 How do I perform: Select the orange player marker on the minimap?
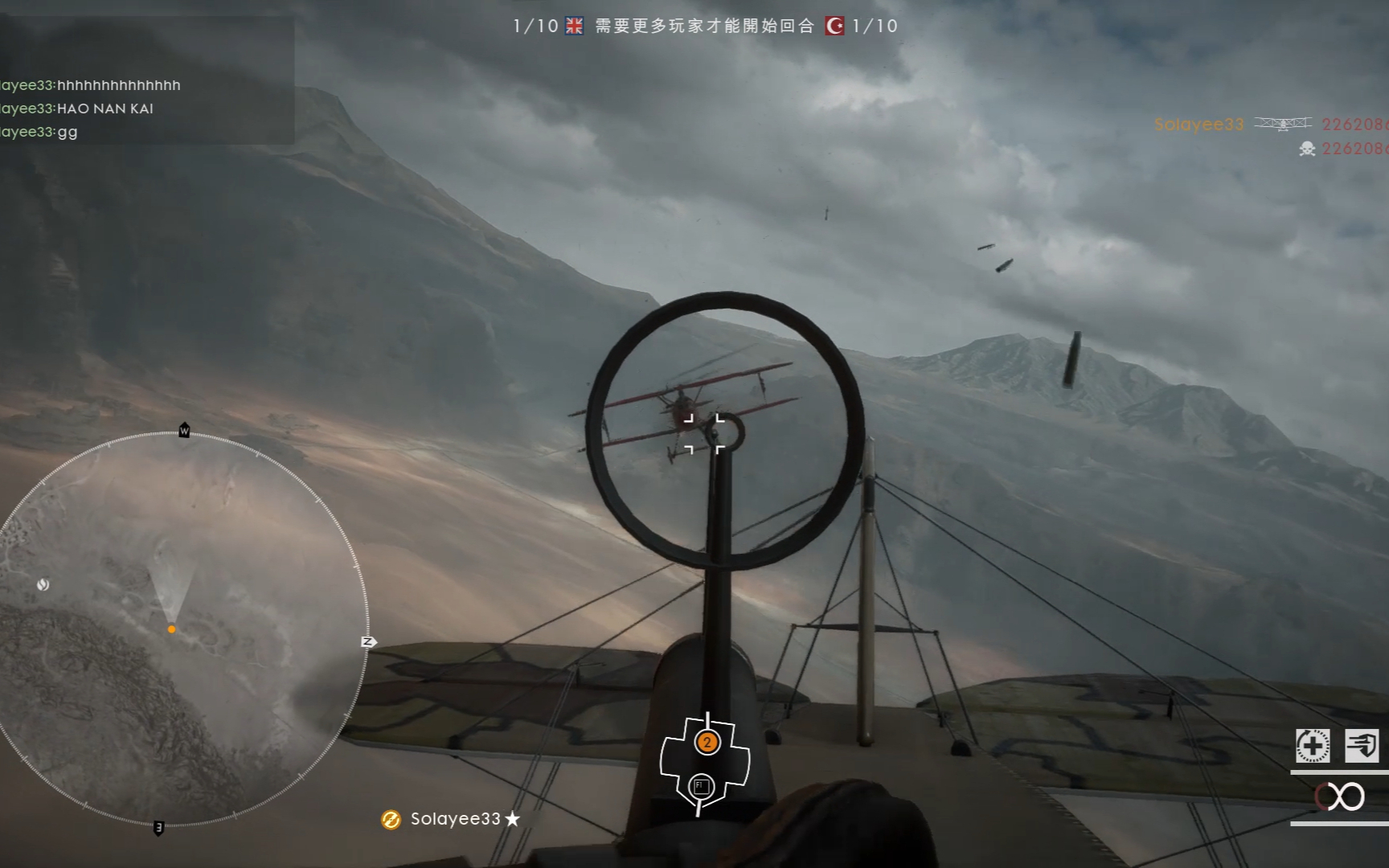coord(171,629)
